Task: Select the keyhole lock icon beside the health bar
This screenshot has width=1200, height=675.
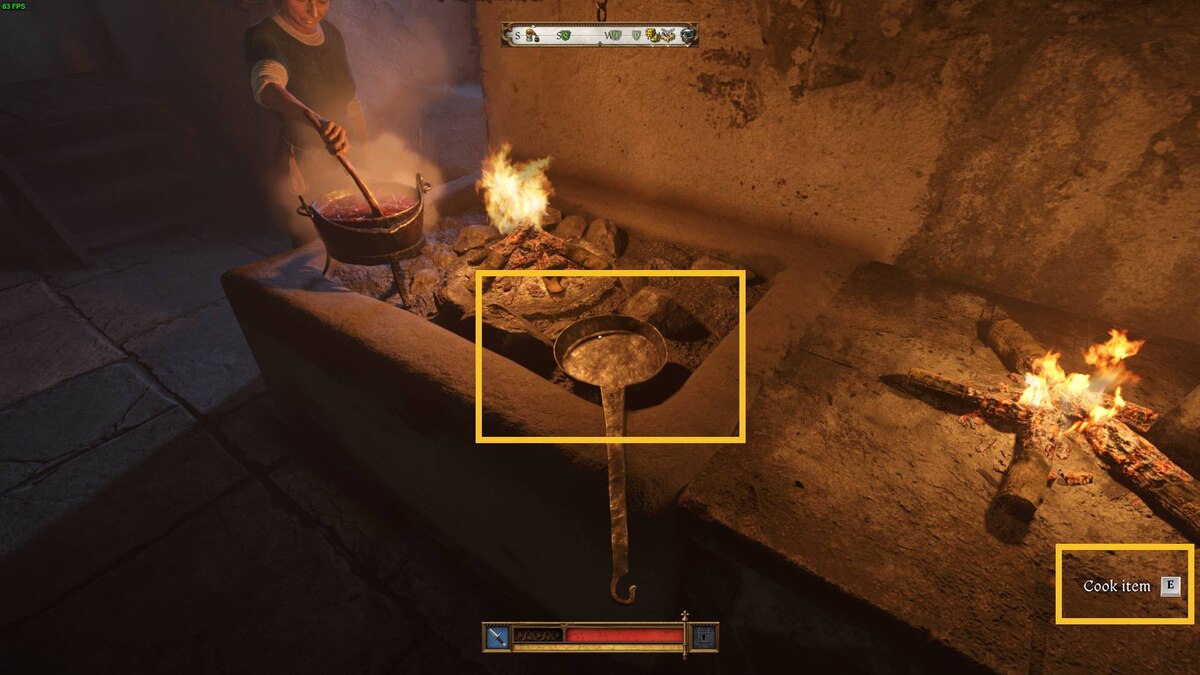Action: [x=705, y=636]
